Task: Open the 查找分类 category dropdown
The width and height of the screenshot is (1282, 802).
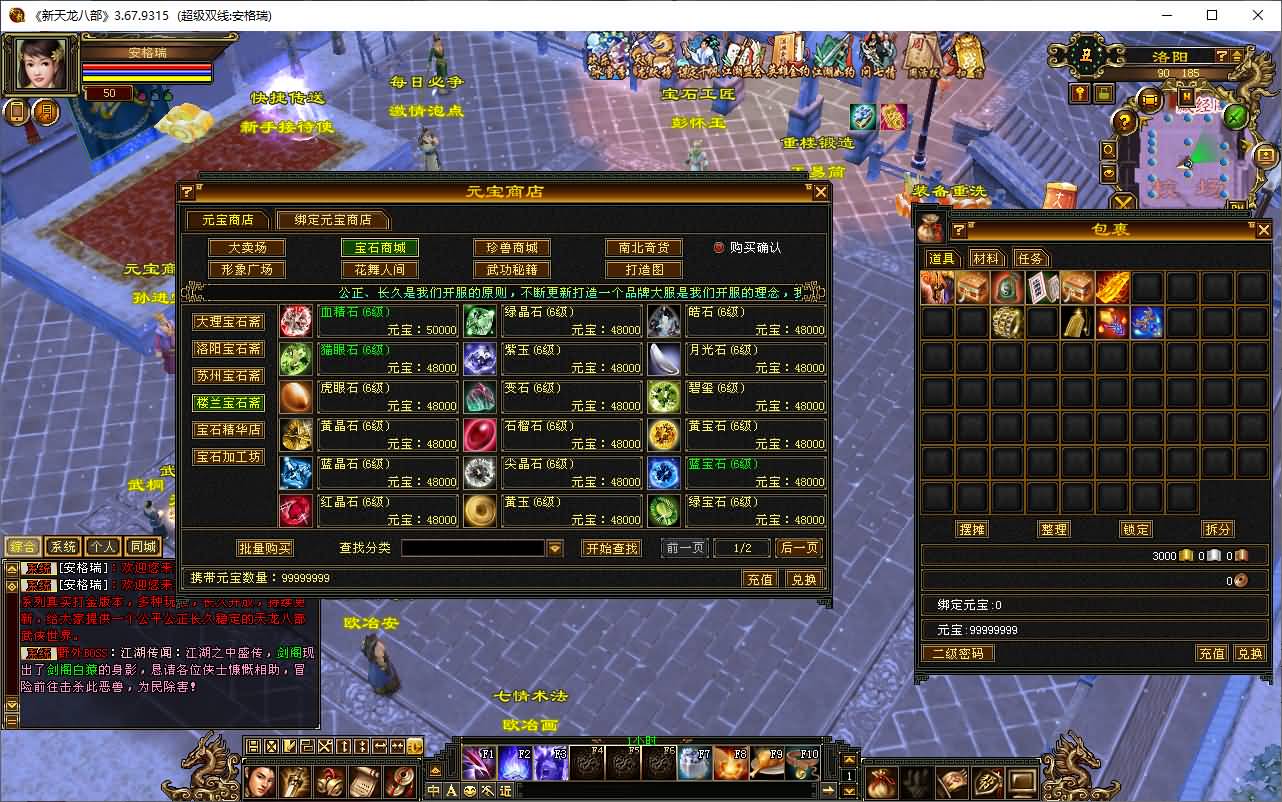Action: coord(557,548)
